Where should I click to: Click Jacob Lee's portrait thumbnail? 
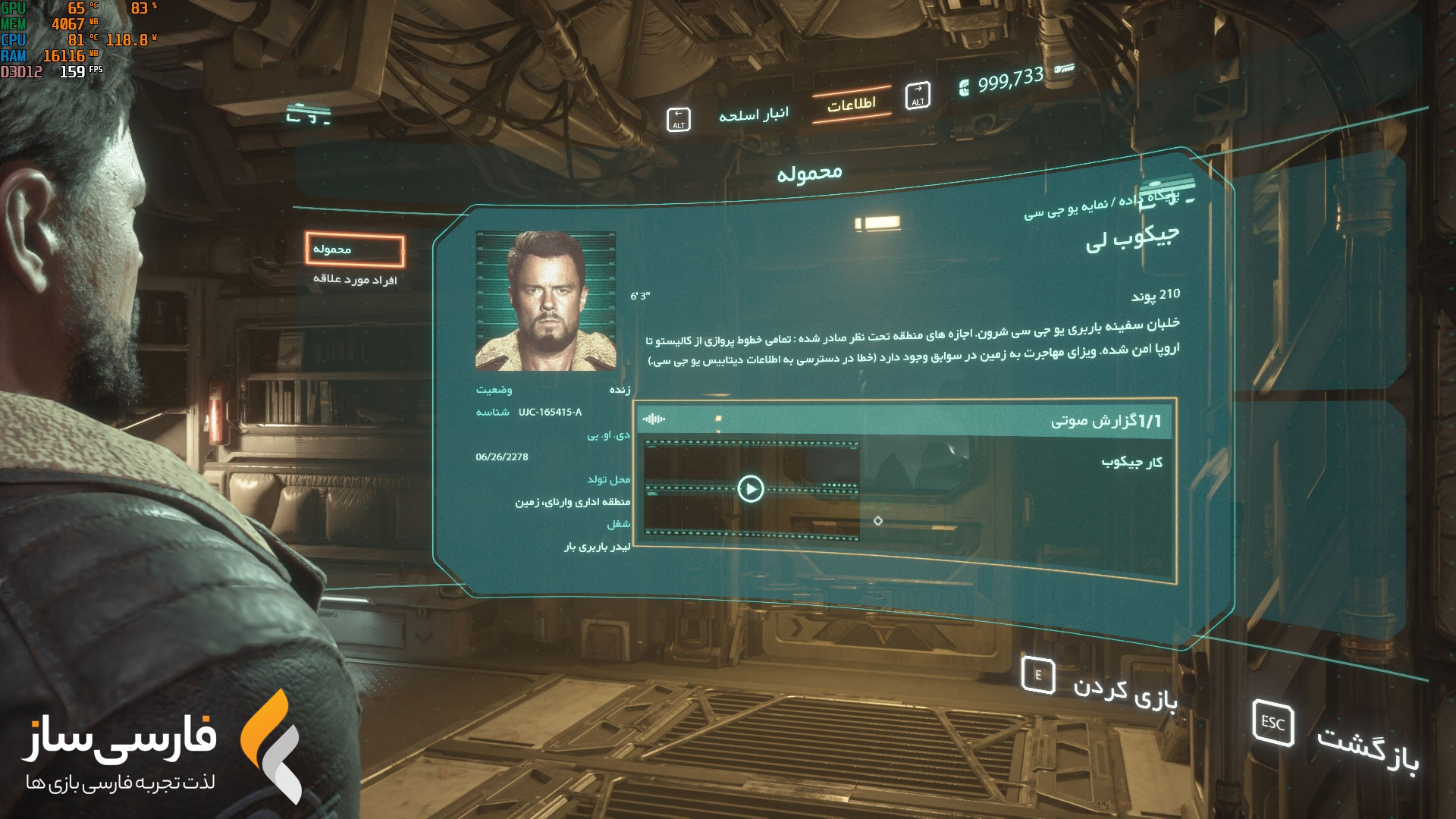[545, 301]
